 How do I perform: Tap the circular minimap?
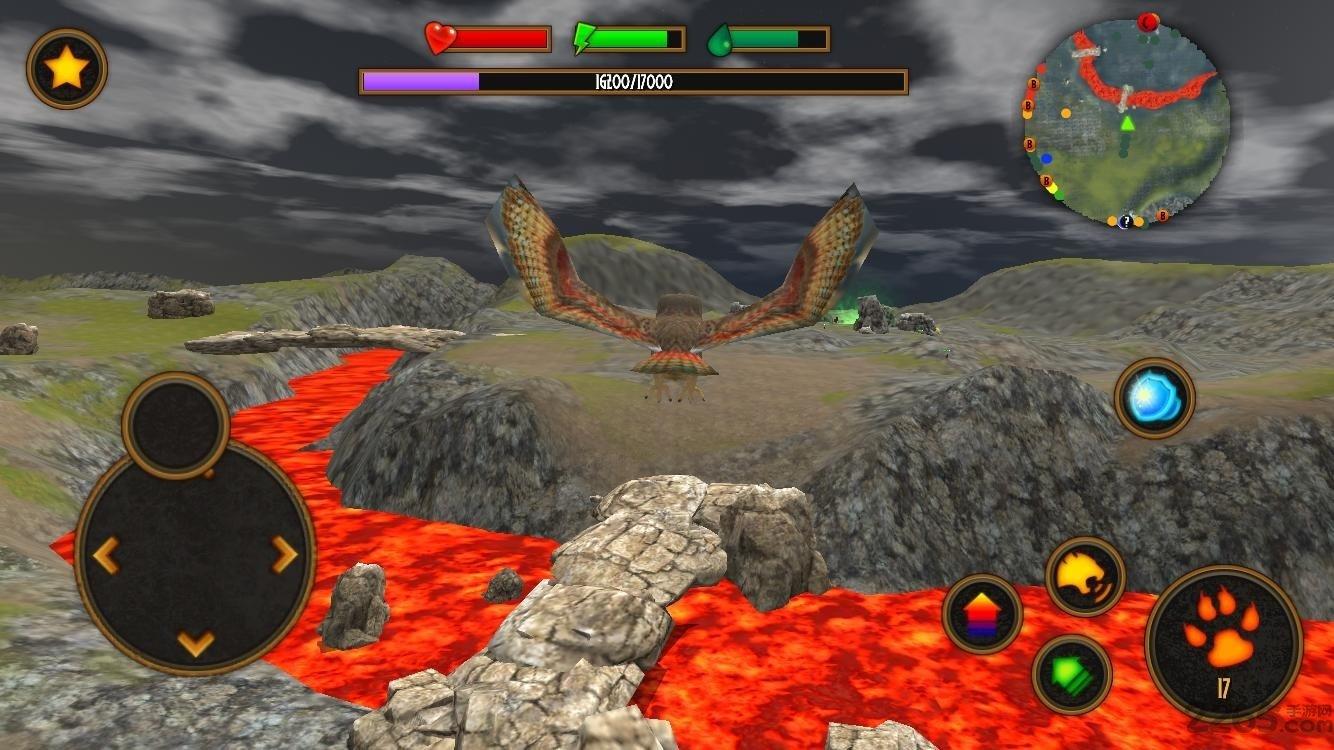point(1127,122)
